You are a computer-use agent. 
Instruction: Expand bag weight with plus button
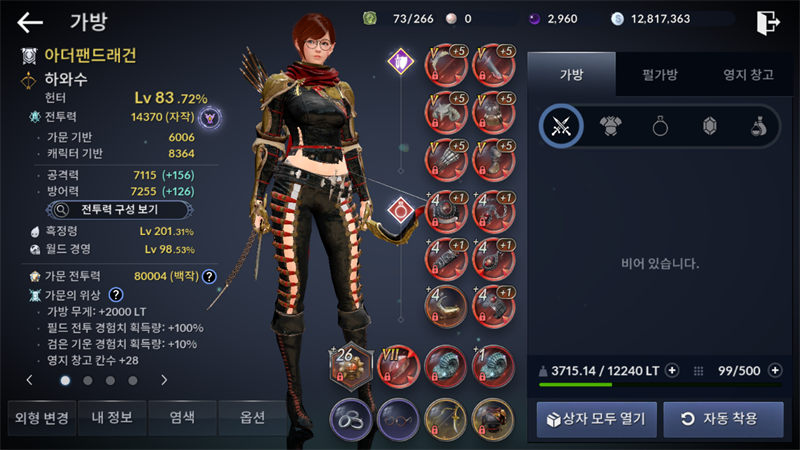coord(672,371)
